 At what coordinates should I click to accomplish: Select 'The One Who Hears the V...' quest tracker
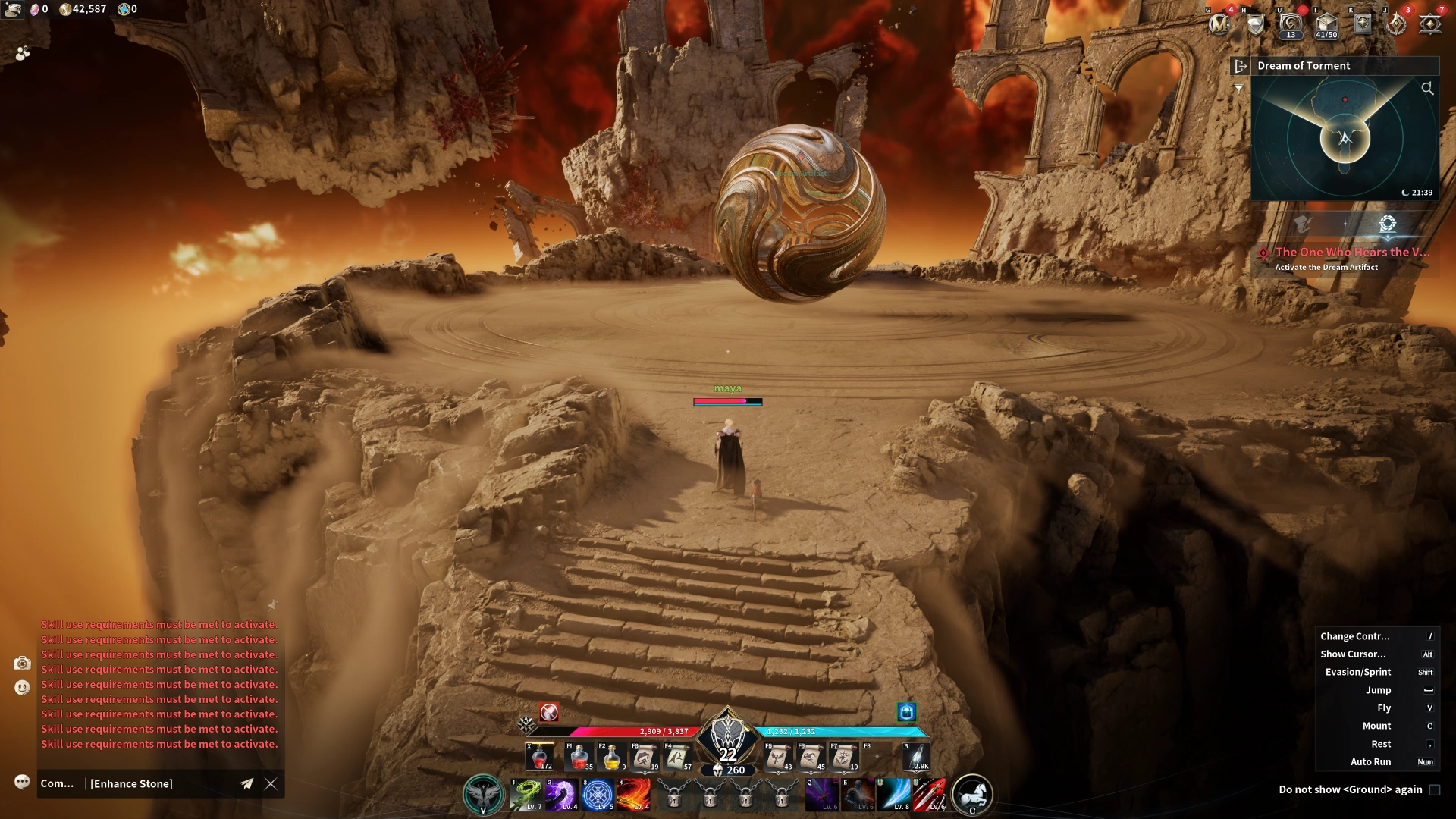pyautogui.click(x=1352, y=253)
